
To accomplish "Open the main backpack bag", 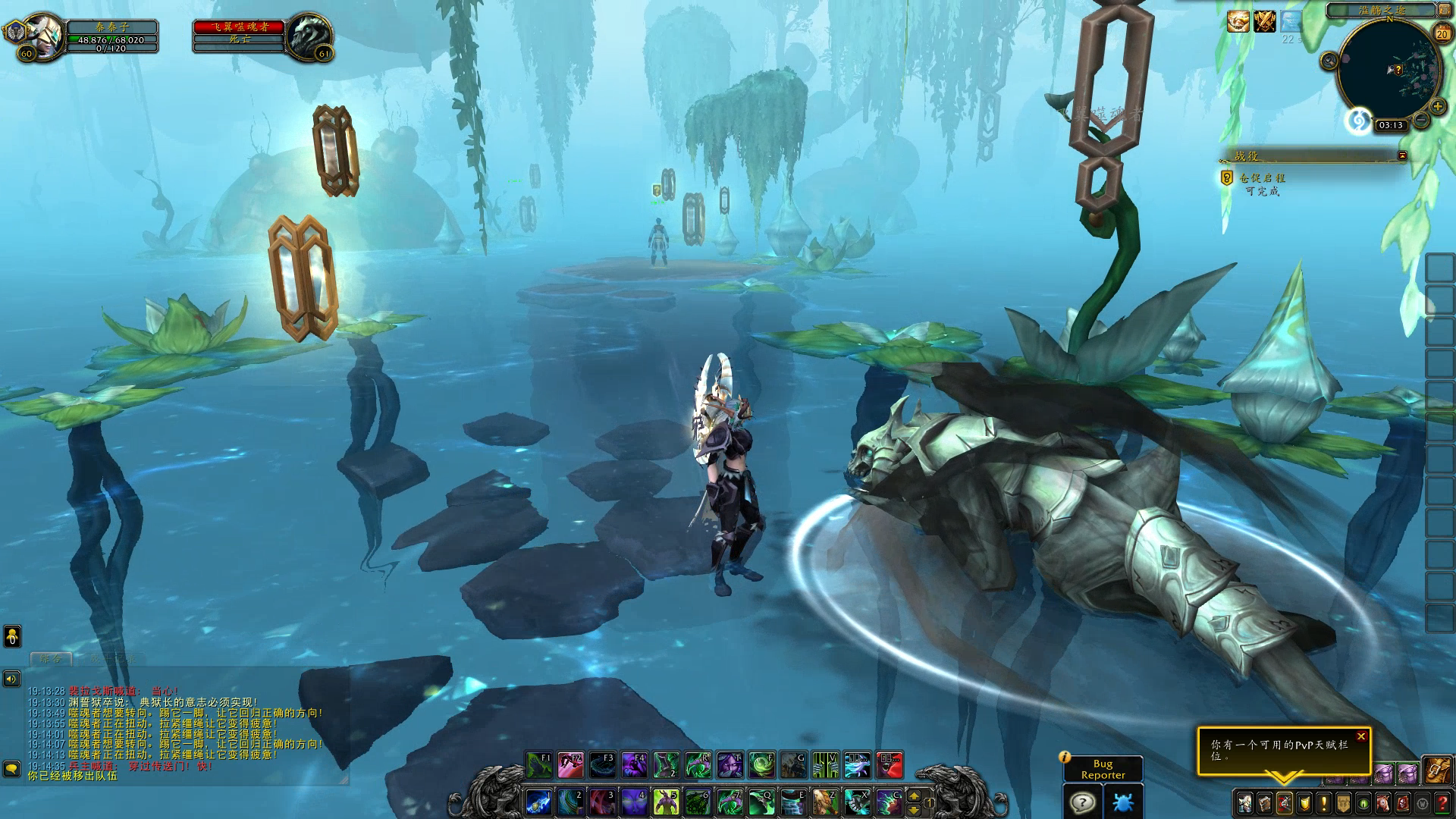I will pos(1436,770).
